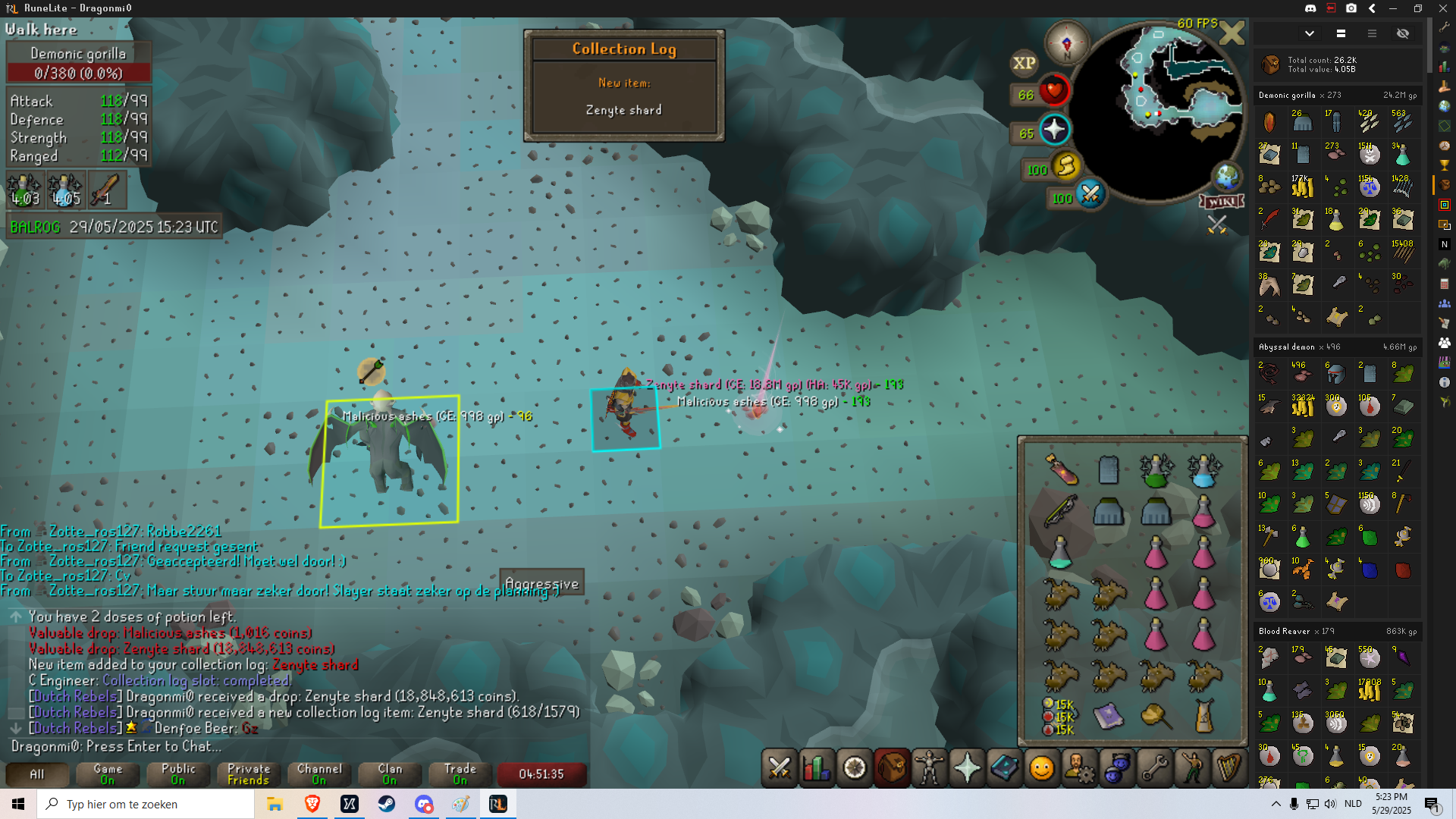Switch to the prayer star tab
The height and width of the screenshot is (819, 1456).
(x=967, y=768)
